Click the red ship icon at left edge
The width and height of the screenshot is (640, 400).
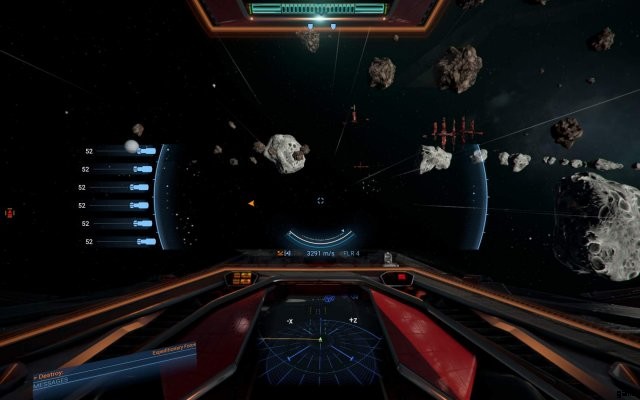[9, 213]
